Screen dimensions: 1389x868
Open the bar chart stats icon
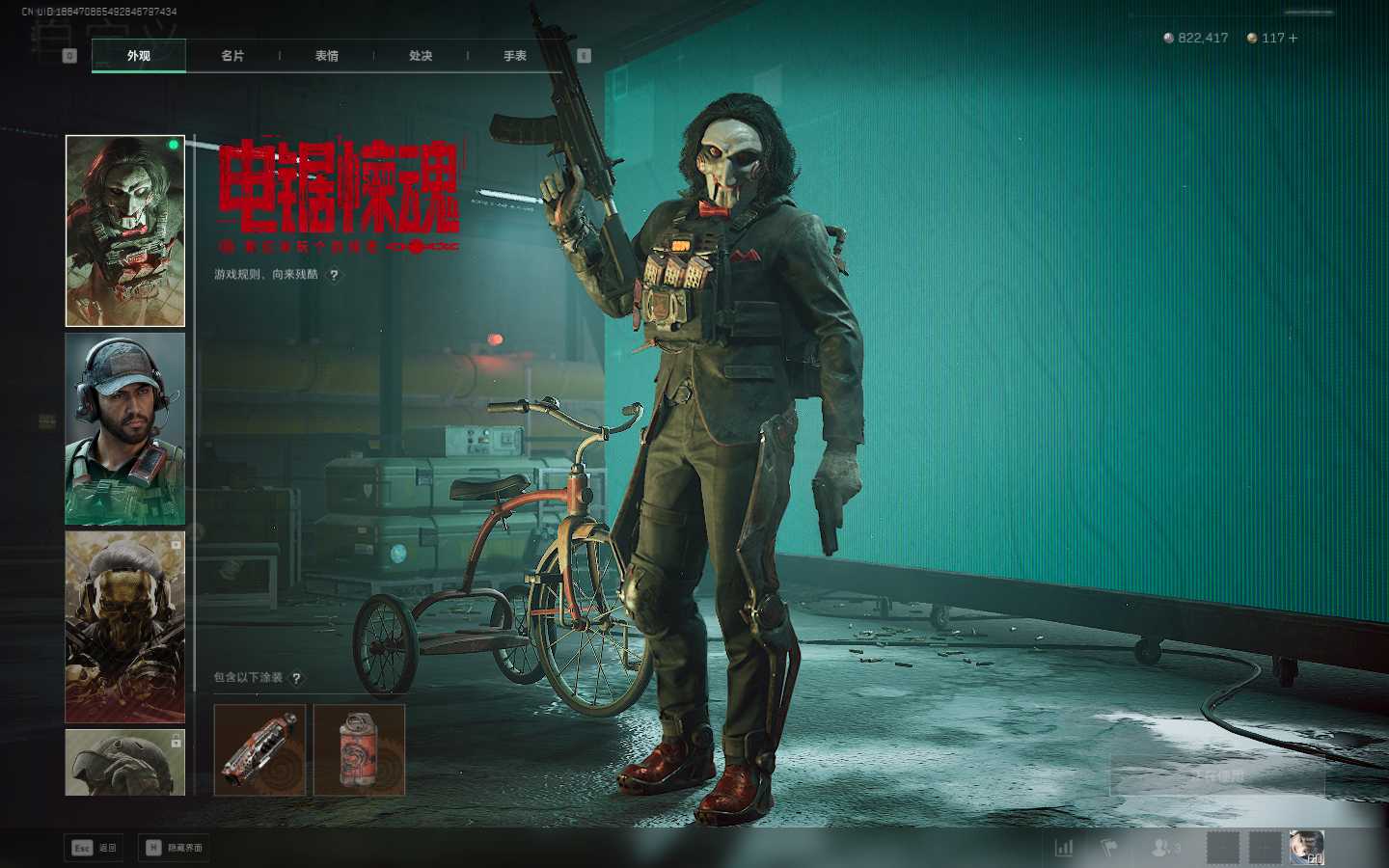1064,848
